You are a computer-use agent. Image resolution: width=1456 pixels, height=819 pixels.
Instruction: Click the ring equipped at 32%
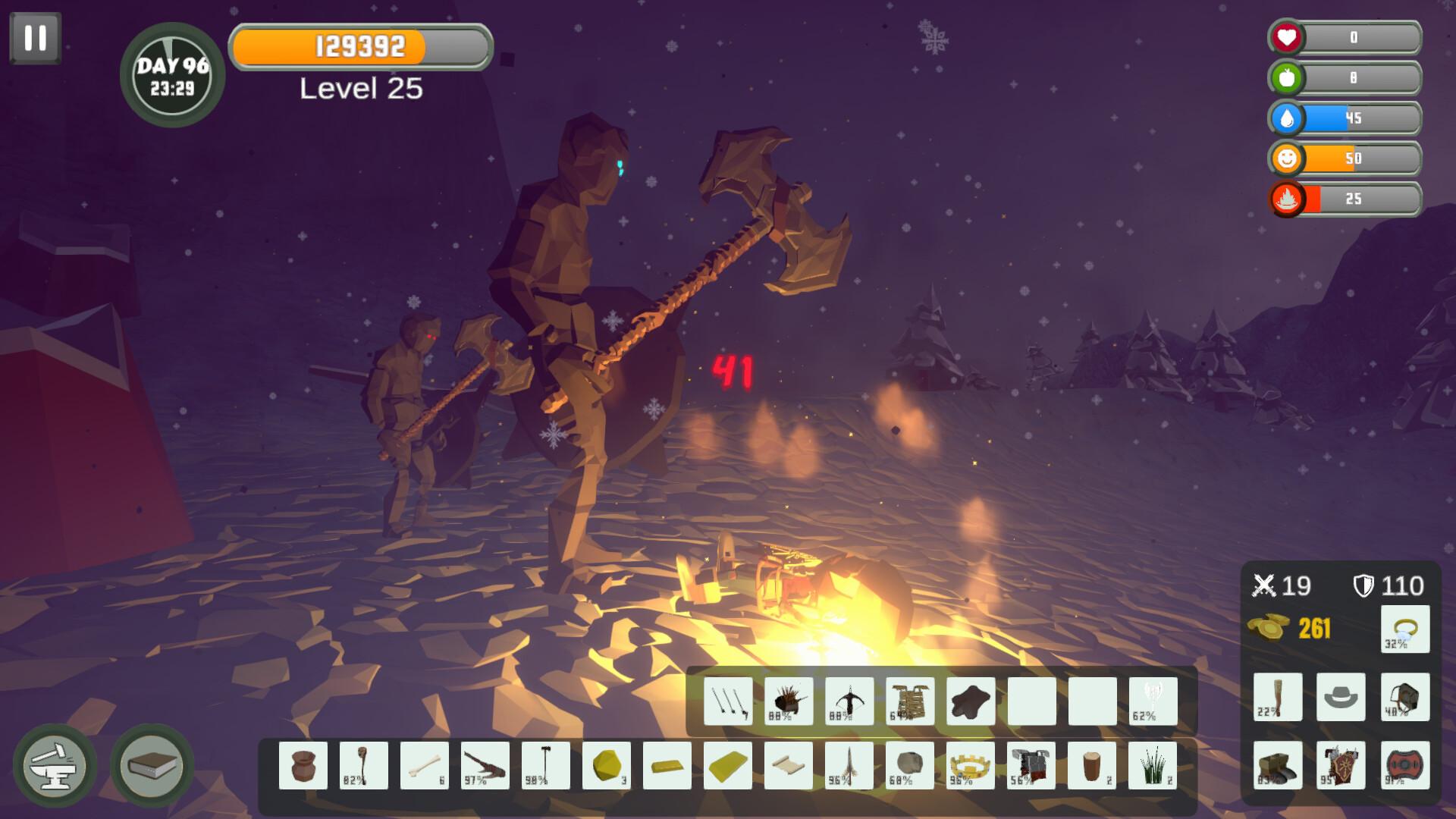pos(1405,629)
